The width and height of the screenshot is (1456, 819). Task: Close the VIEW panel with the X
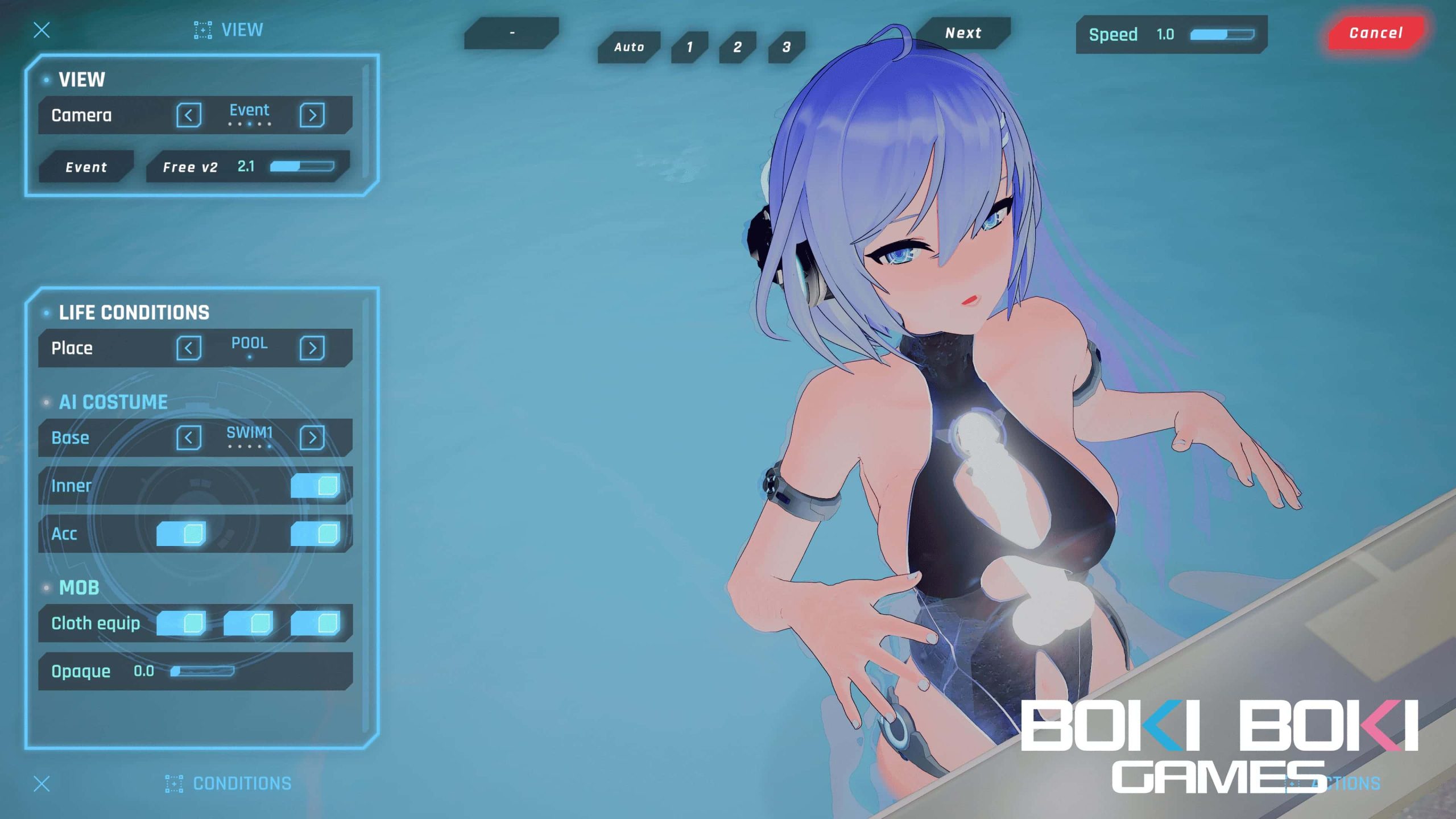[x=41, y=30]
